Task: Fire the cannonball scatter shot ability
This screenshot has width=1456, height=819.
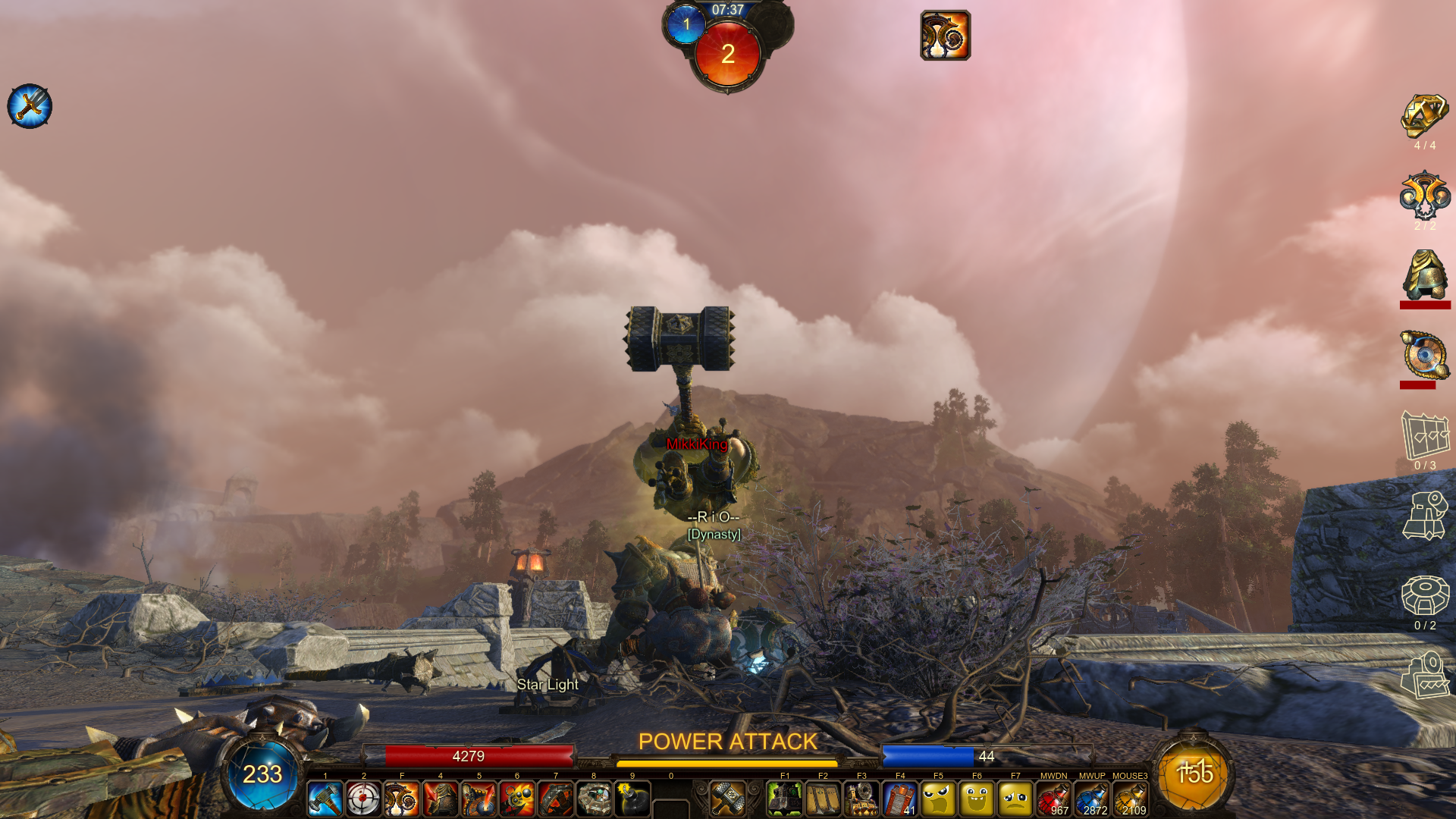Action: click(517, 799)
